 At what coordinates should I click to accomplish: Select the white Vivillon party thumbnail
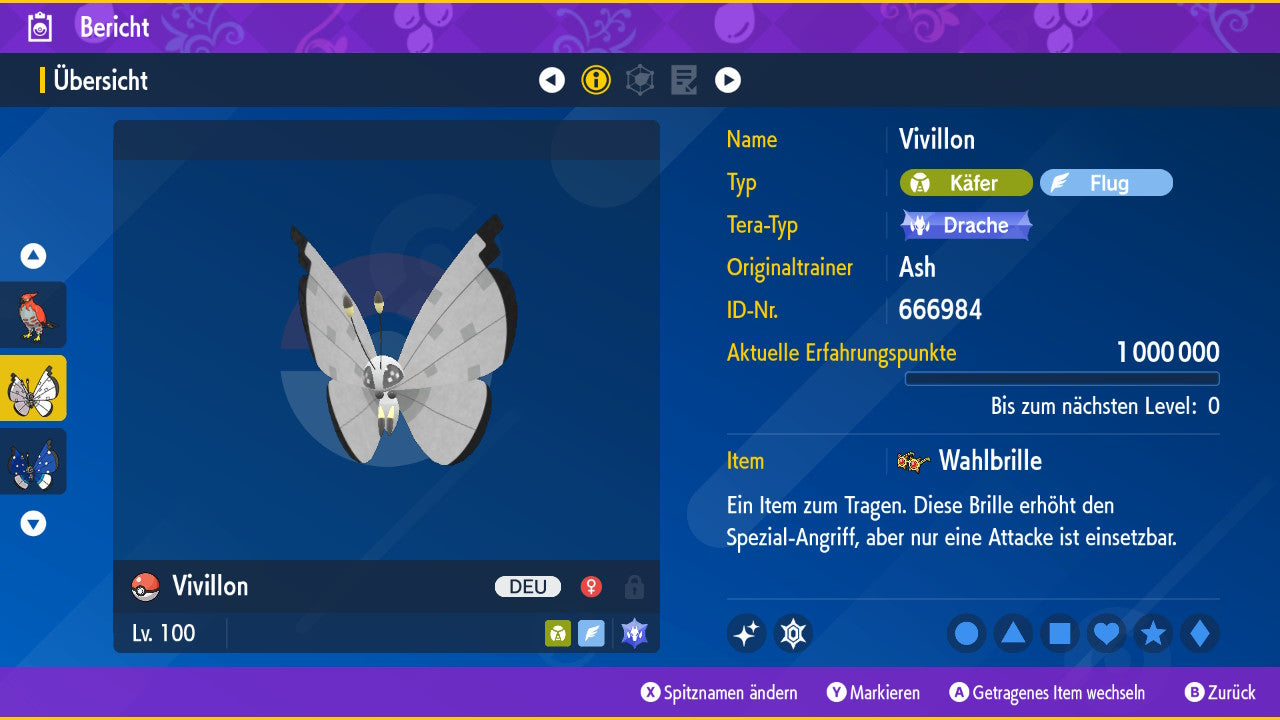click(x=33, y=388)
